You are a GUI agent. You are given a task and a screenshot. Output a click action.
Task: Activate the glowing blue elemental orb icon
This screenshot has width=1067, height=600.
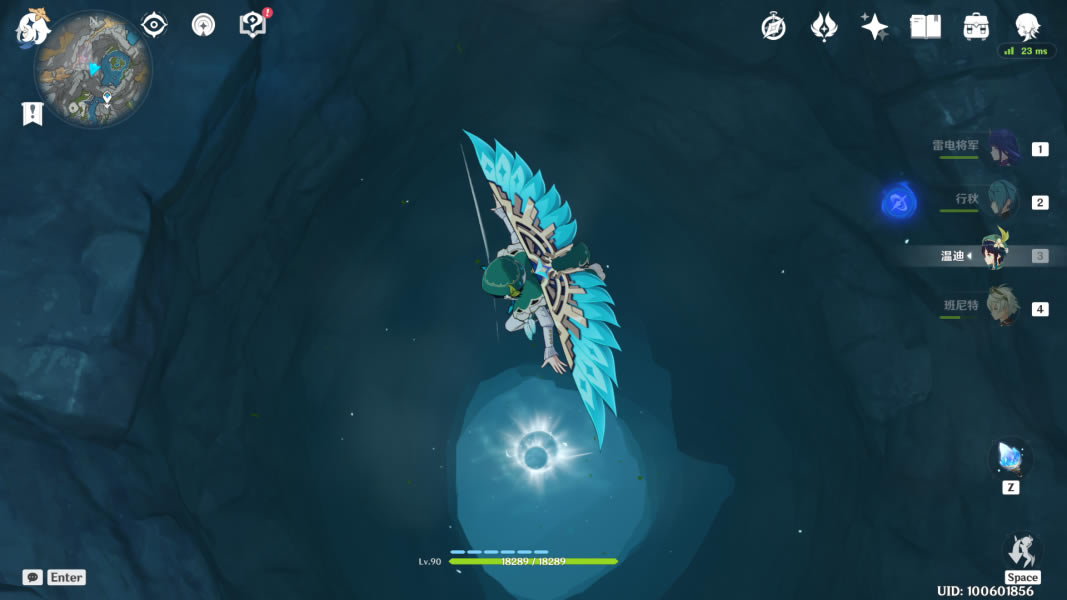pos(899,204)
